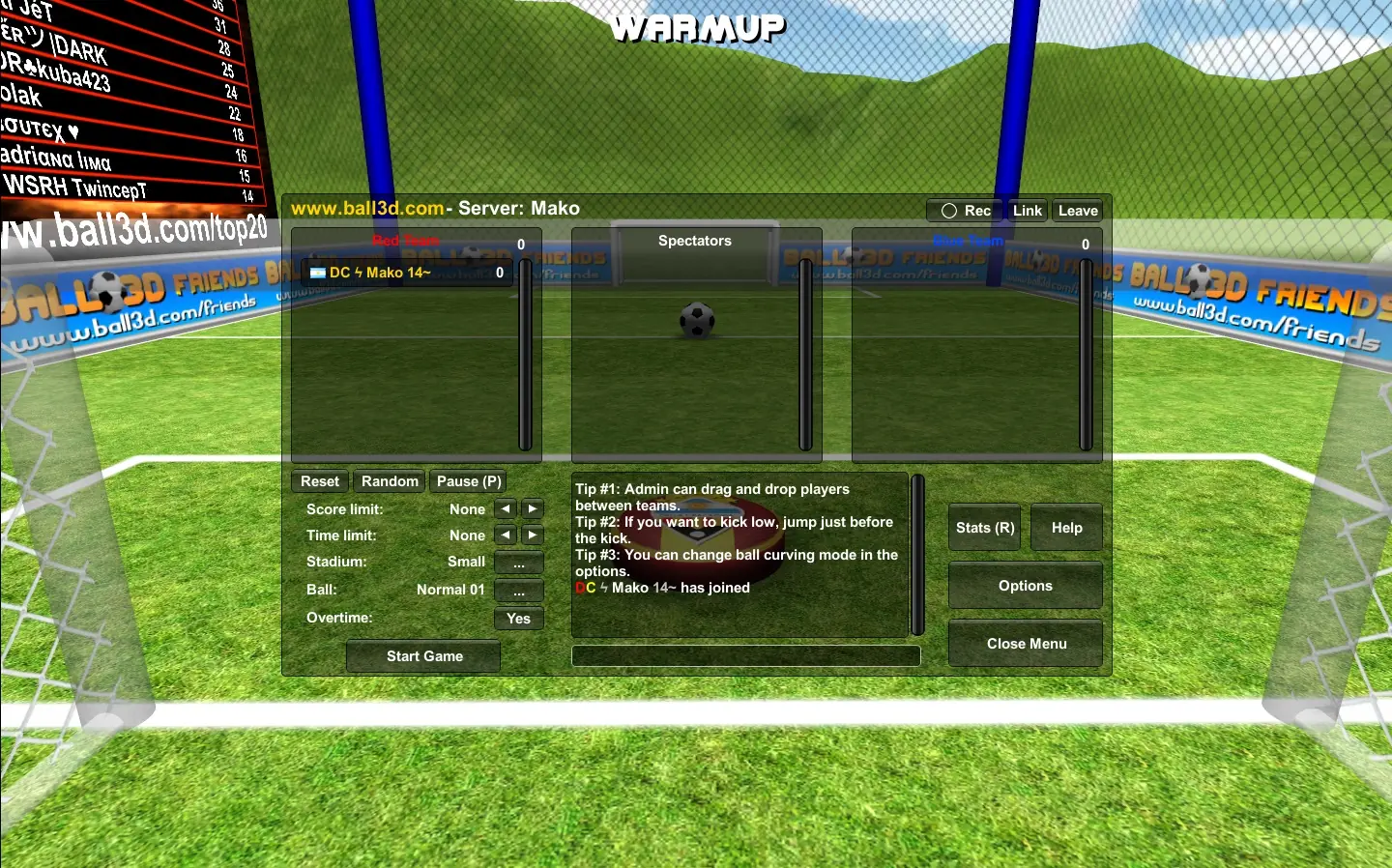The width and height of the screenshot is (1392, 868).
Task: Increase the Score limit with the right arrow
Action: pyautogui.click(x=532, y=507)
